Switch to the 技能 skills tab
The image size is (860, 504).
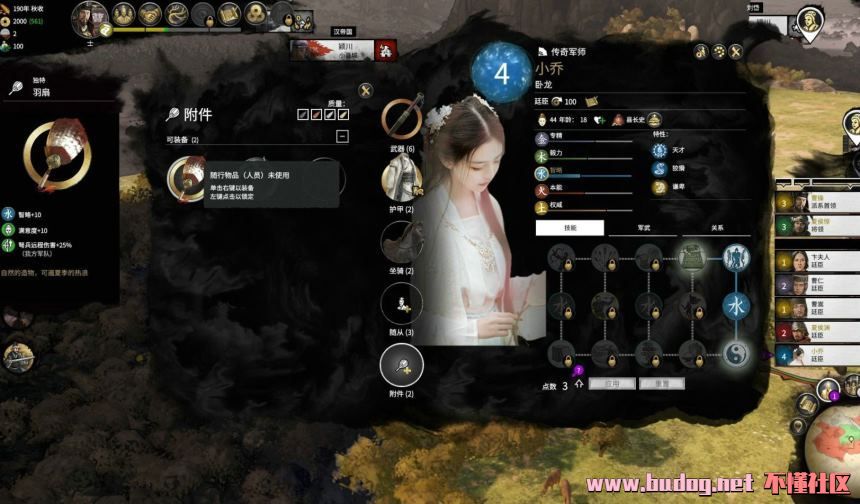569,228
